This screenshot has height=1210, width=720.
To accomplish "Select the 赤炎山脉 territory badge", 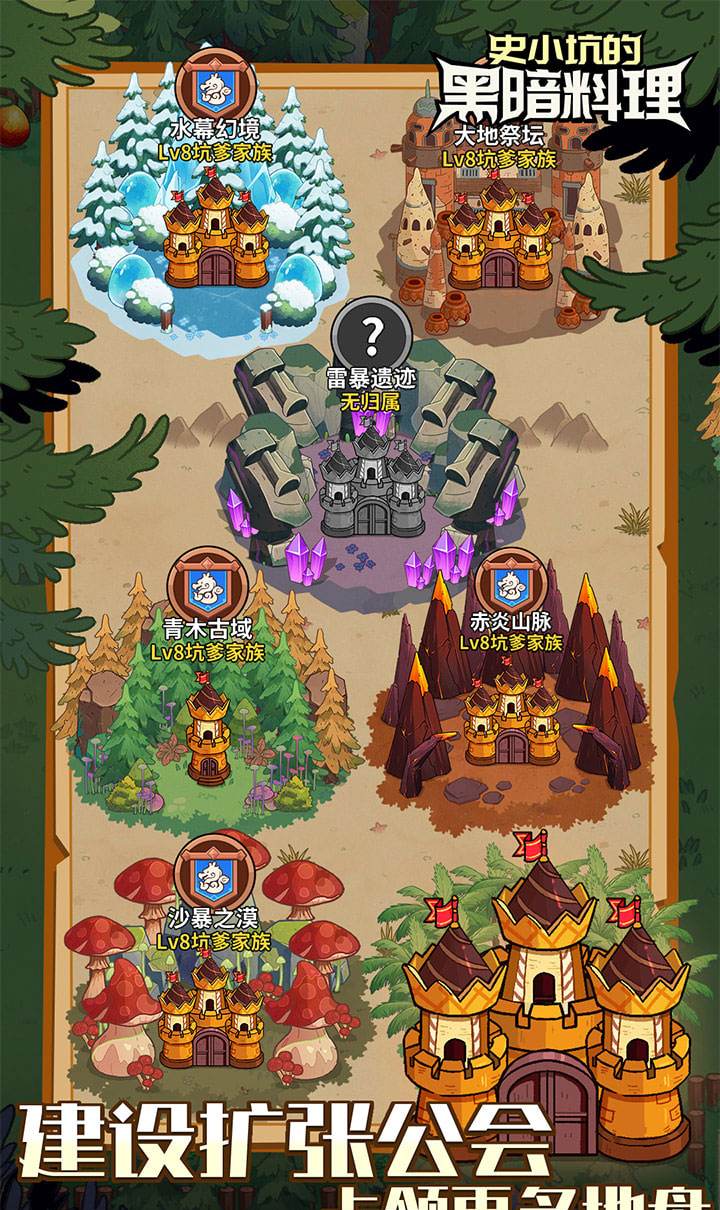I will pyautogui.click(x=512, y=583).
